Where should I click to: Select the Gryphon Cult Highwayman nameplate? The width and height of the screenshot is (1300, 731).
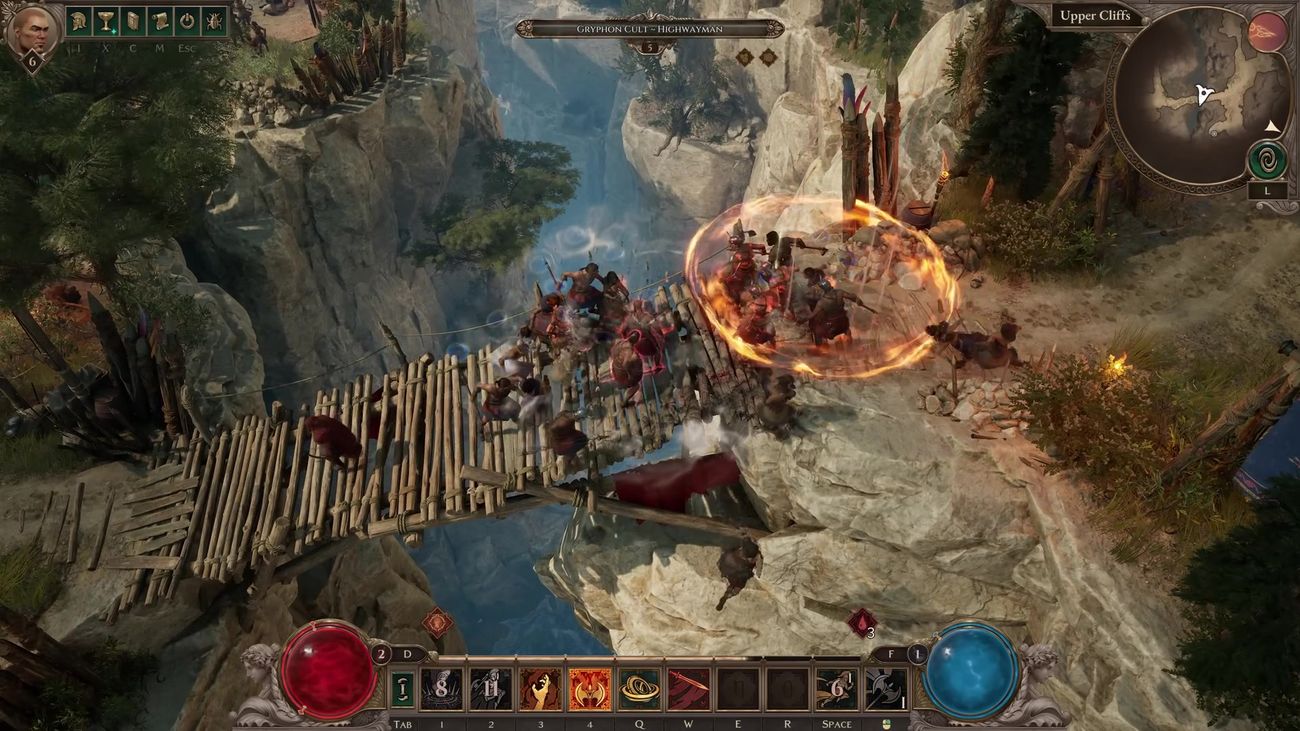coord(650,31)
